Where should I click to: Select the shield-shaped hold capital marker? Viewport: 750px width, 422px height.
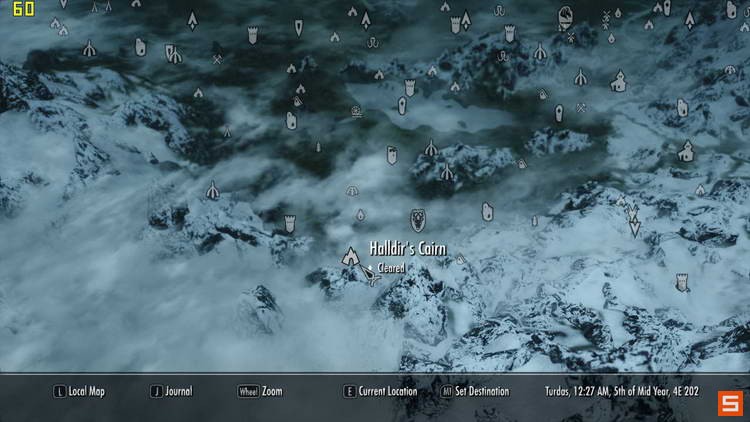(x=418, y=220)
